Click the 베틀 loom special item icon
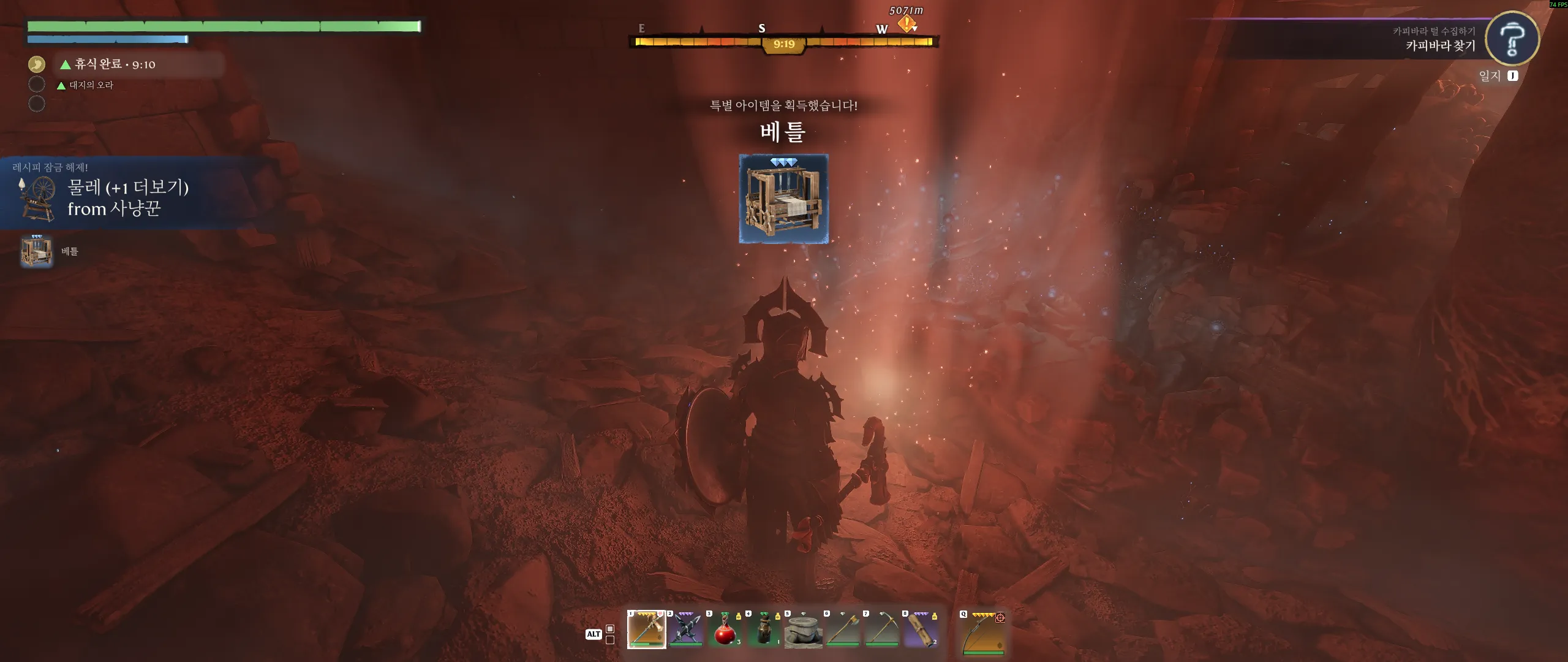The height and width of the screenshot is (662, 1568). [783, 199]
